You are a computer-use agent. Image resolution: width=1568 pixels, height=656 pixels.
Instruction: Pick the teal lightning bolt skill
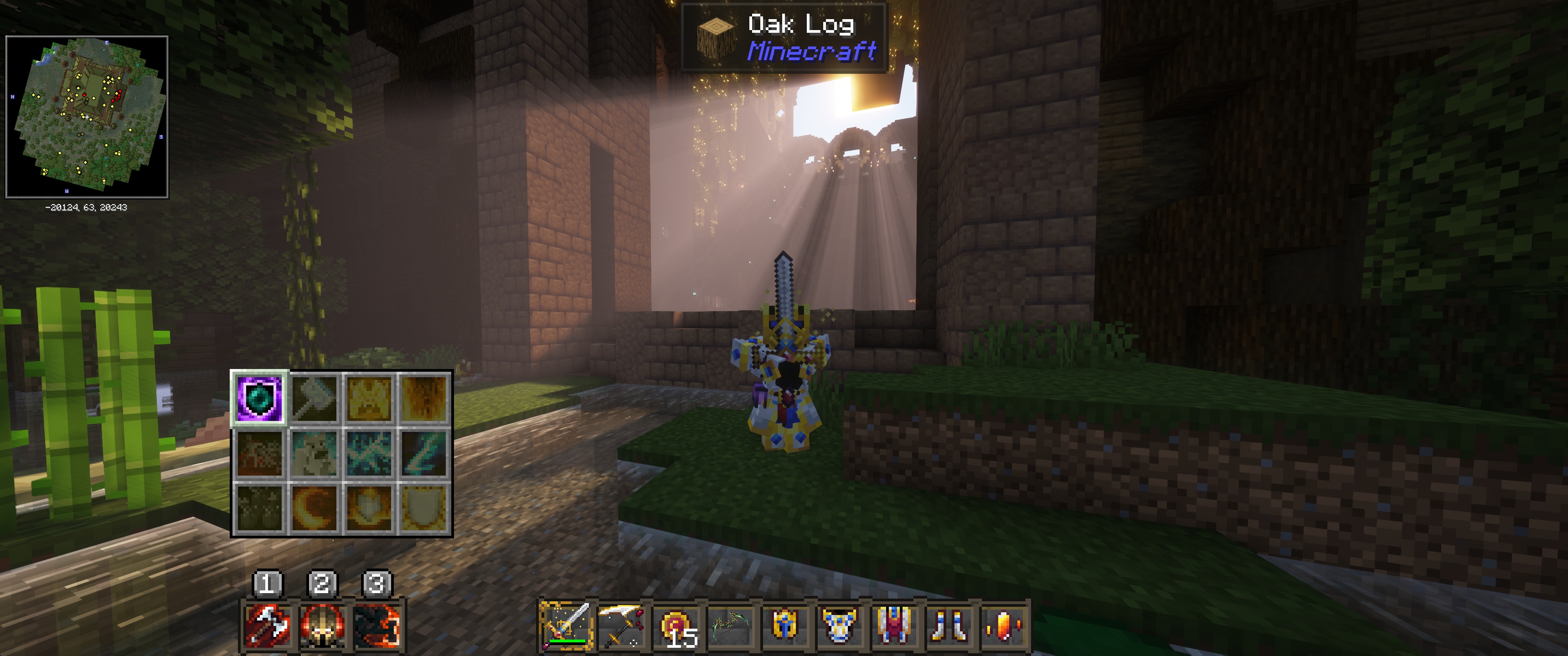point(423,453)
